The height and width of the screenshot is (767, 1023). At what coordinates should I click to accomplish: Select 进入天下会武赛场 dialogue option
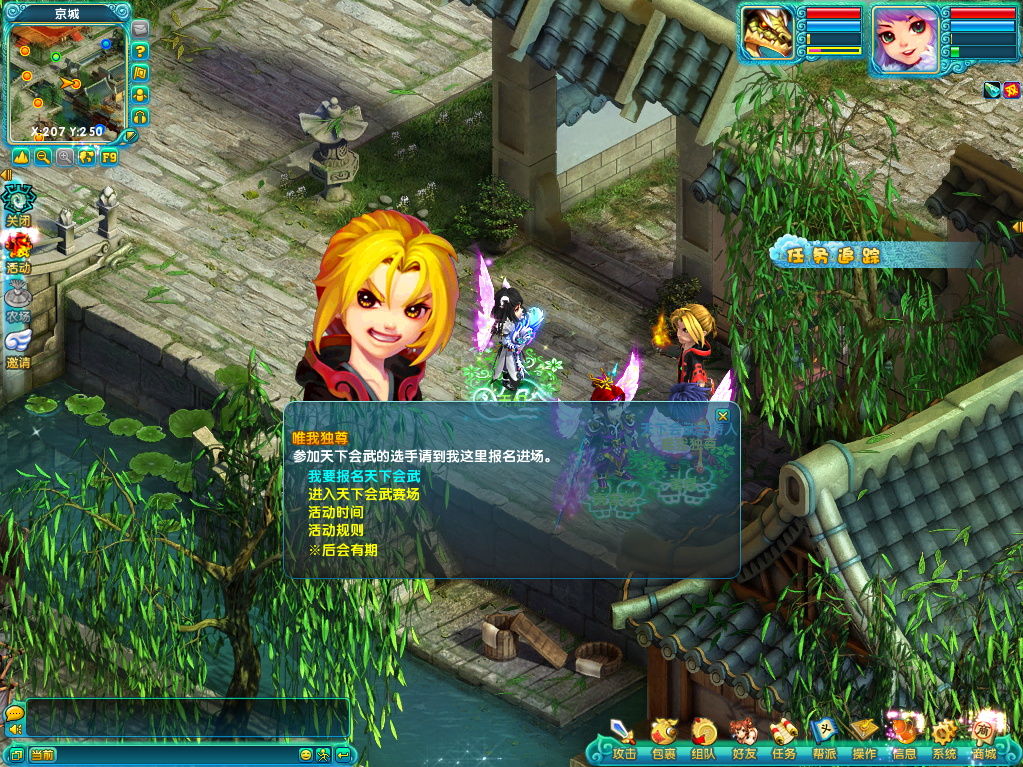[364, 494]
